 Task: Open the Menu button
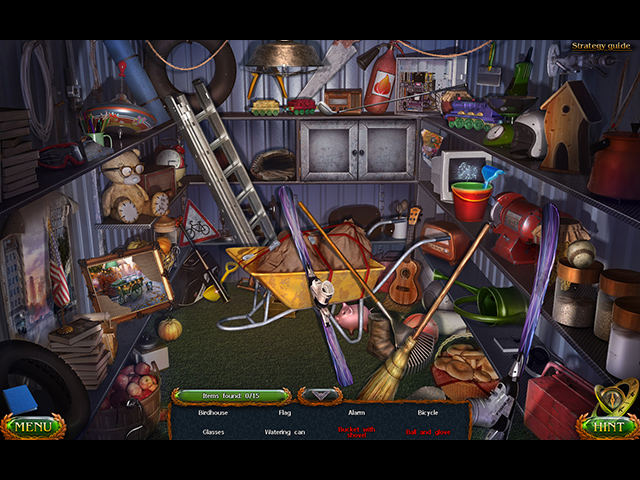pyautogui.click(x=33, y=427)
